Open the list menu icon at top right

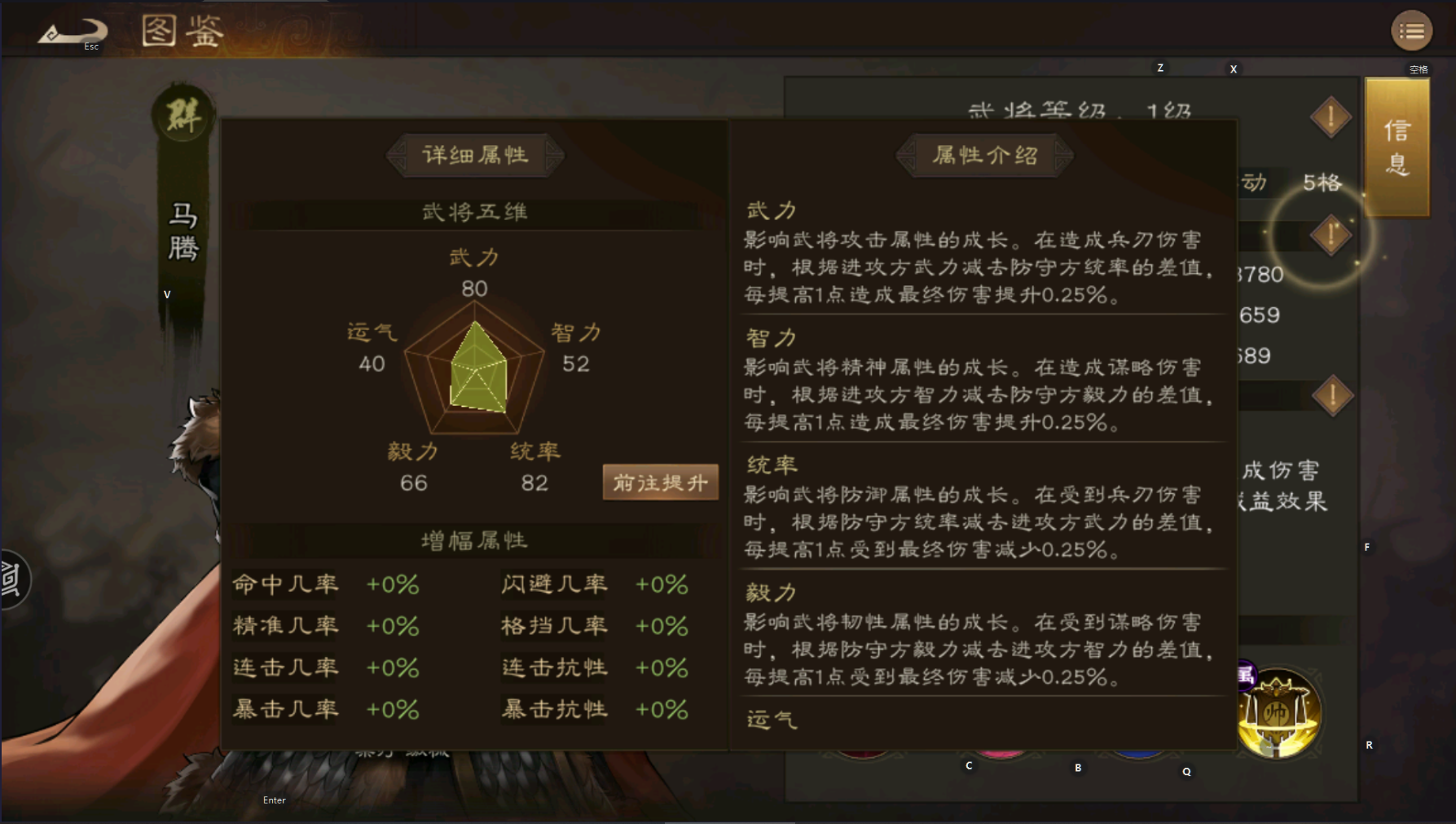click(x=1413, y=30)
